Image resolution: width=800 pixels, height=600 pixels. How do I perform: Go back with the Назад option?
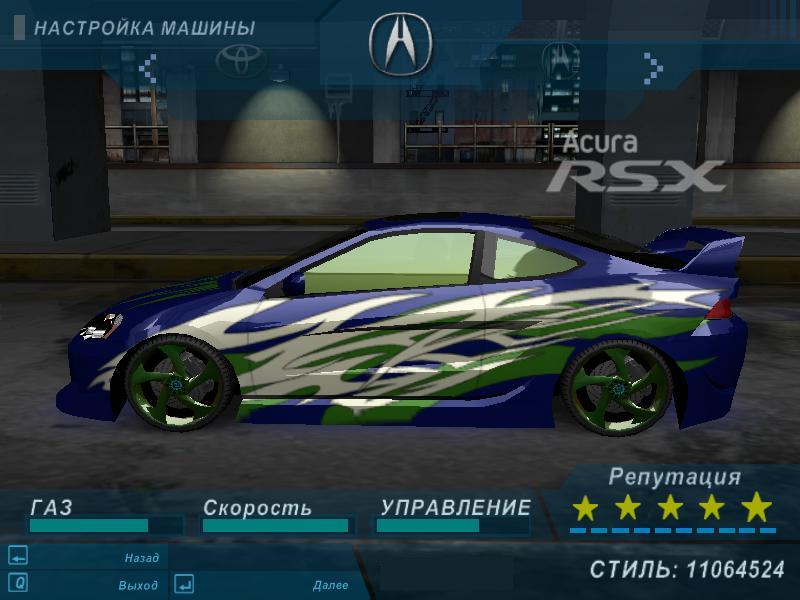point(141,558)
